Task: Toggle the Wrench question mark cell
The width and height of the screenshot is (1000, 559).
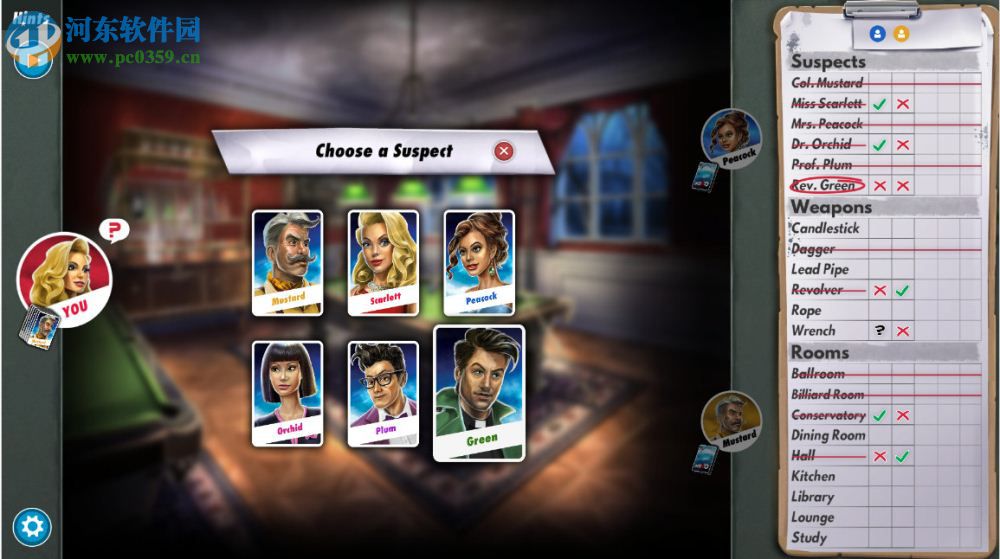Action: 880,330
